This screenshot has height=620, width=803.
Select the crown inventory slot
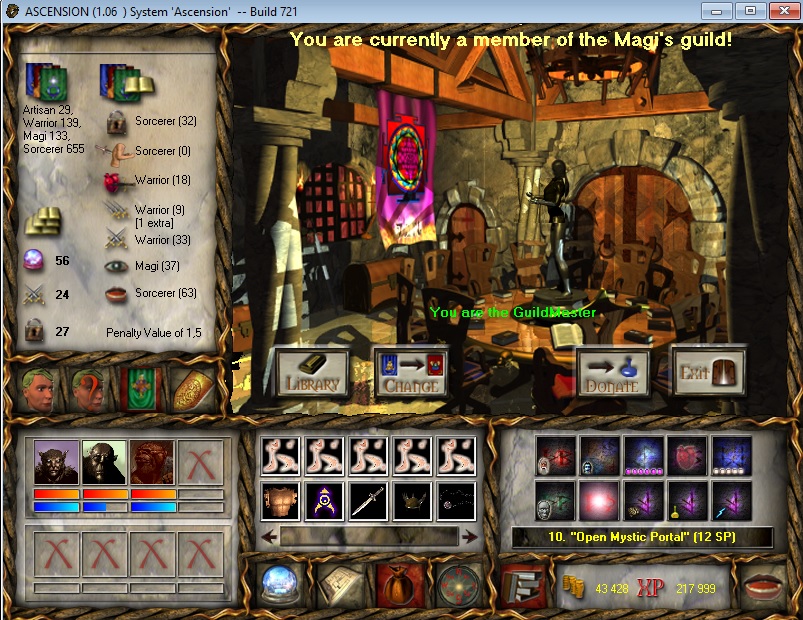(x=411, y=501)
